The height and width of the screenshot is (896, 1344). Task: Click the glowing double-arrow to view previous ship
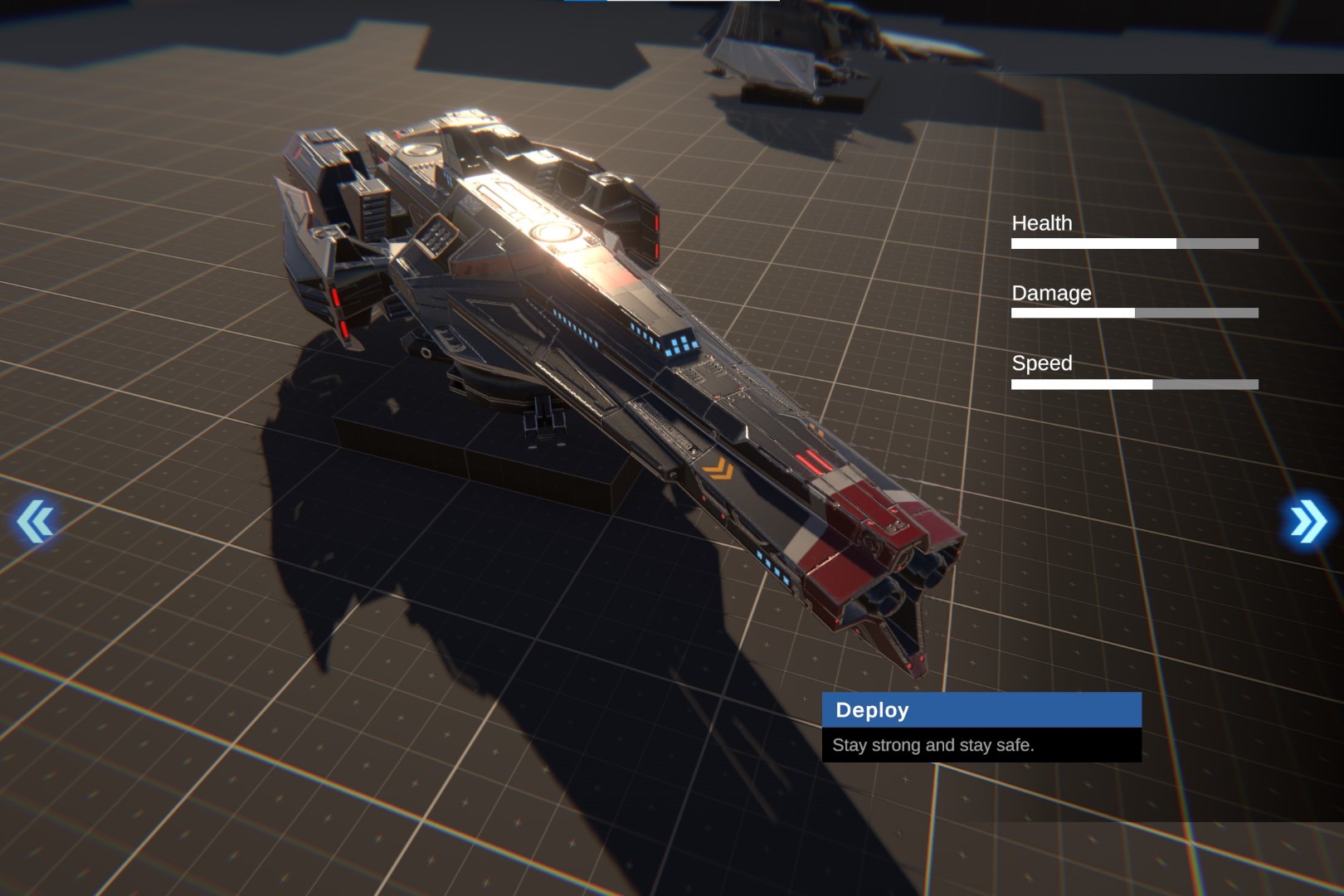(35, 522)
